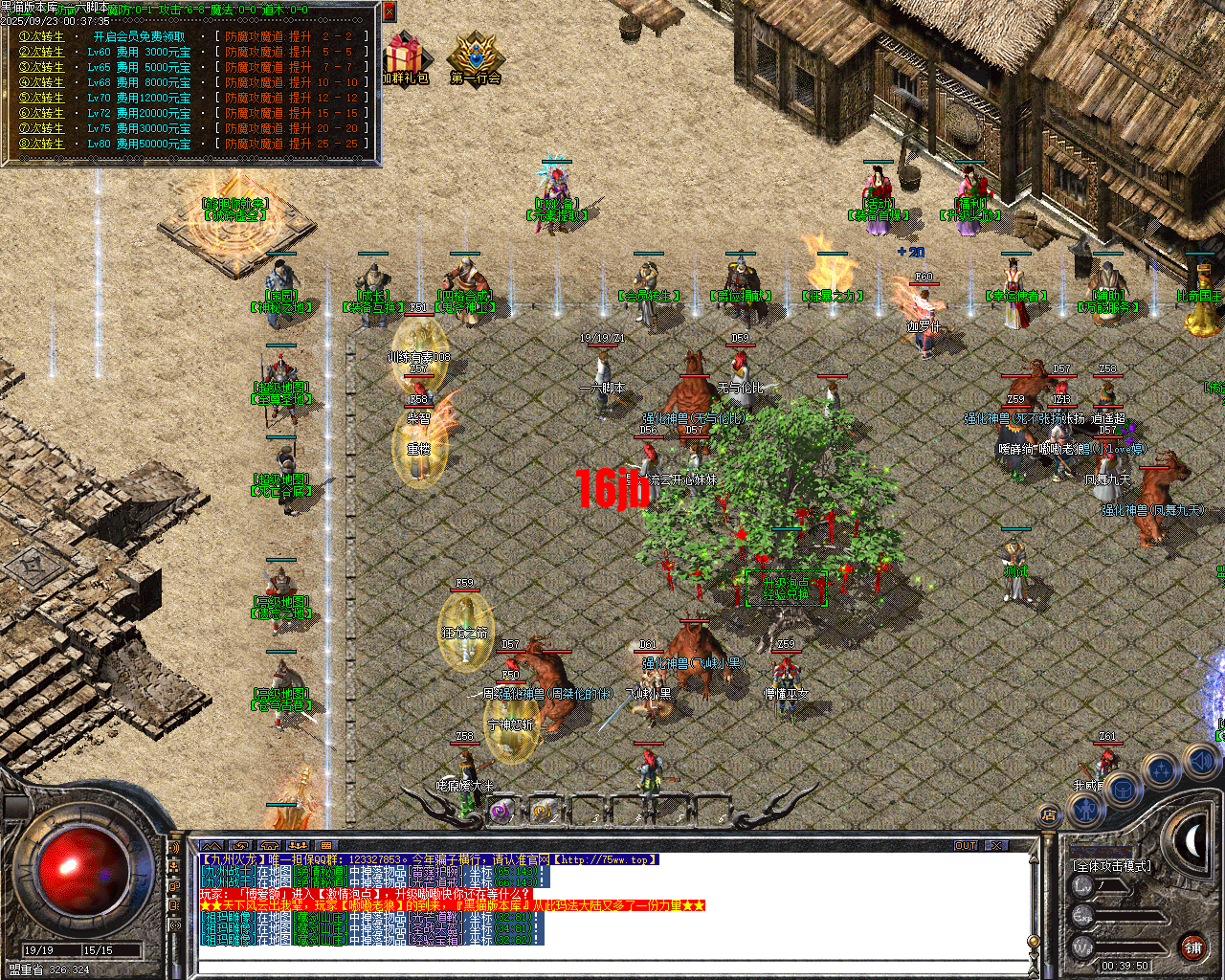Open the character equipment panel icon

coord(1085,810)
